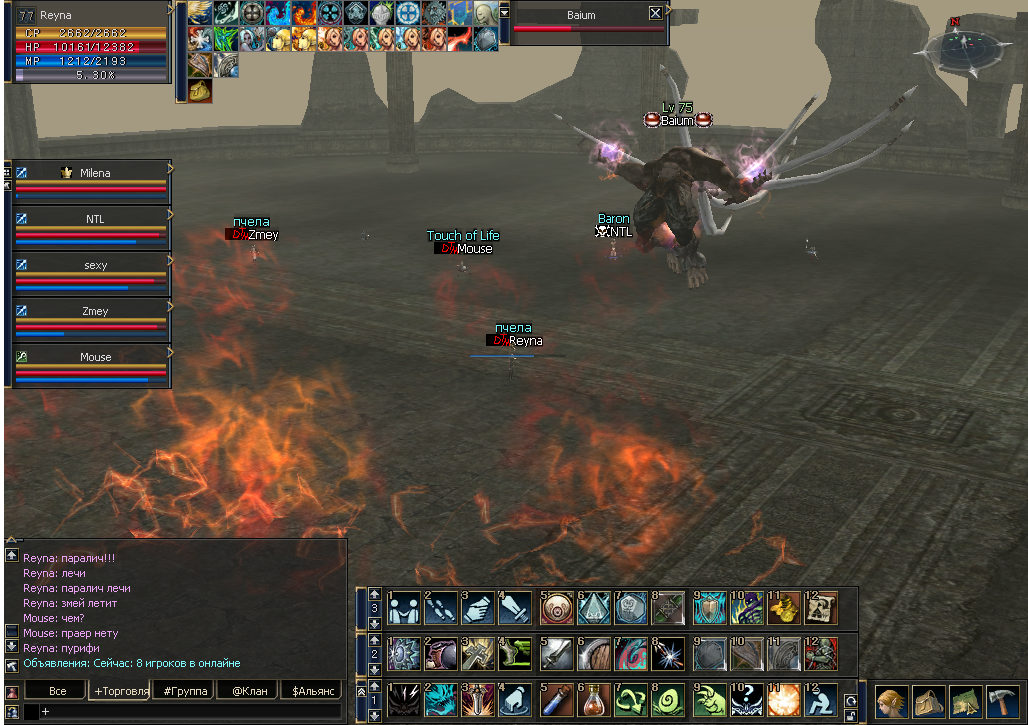Image resolution: width=1028 pixels, height=725 pixels.
Task: Activate the sit/stand action slot
Action: click(x=822, y=699)
